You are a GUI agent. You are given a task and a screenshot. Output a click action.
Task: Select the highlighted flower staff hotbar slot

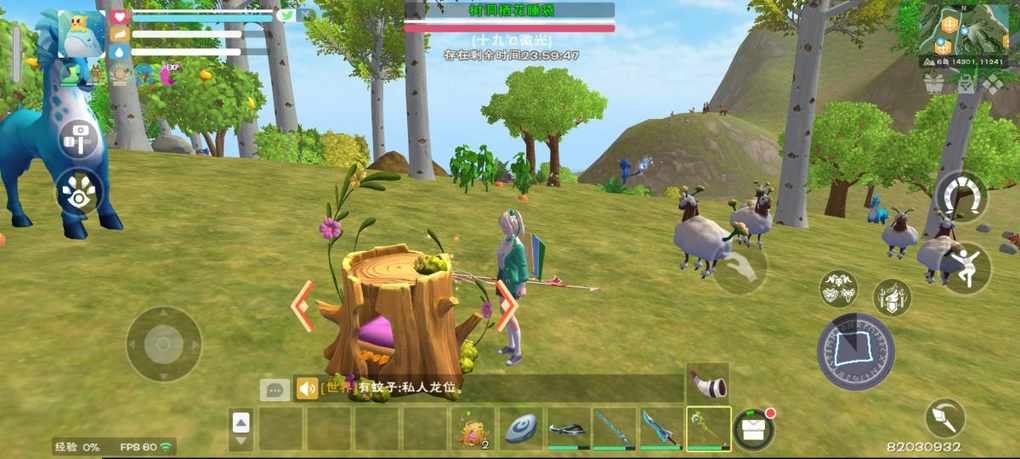coord(709,428)
